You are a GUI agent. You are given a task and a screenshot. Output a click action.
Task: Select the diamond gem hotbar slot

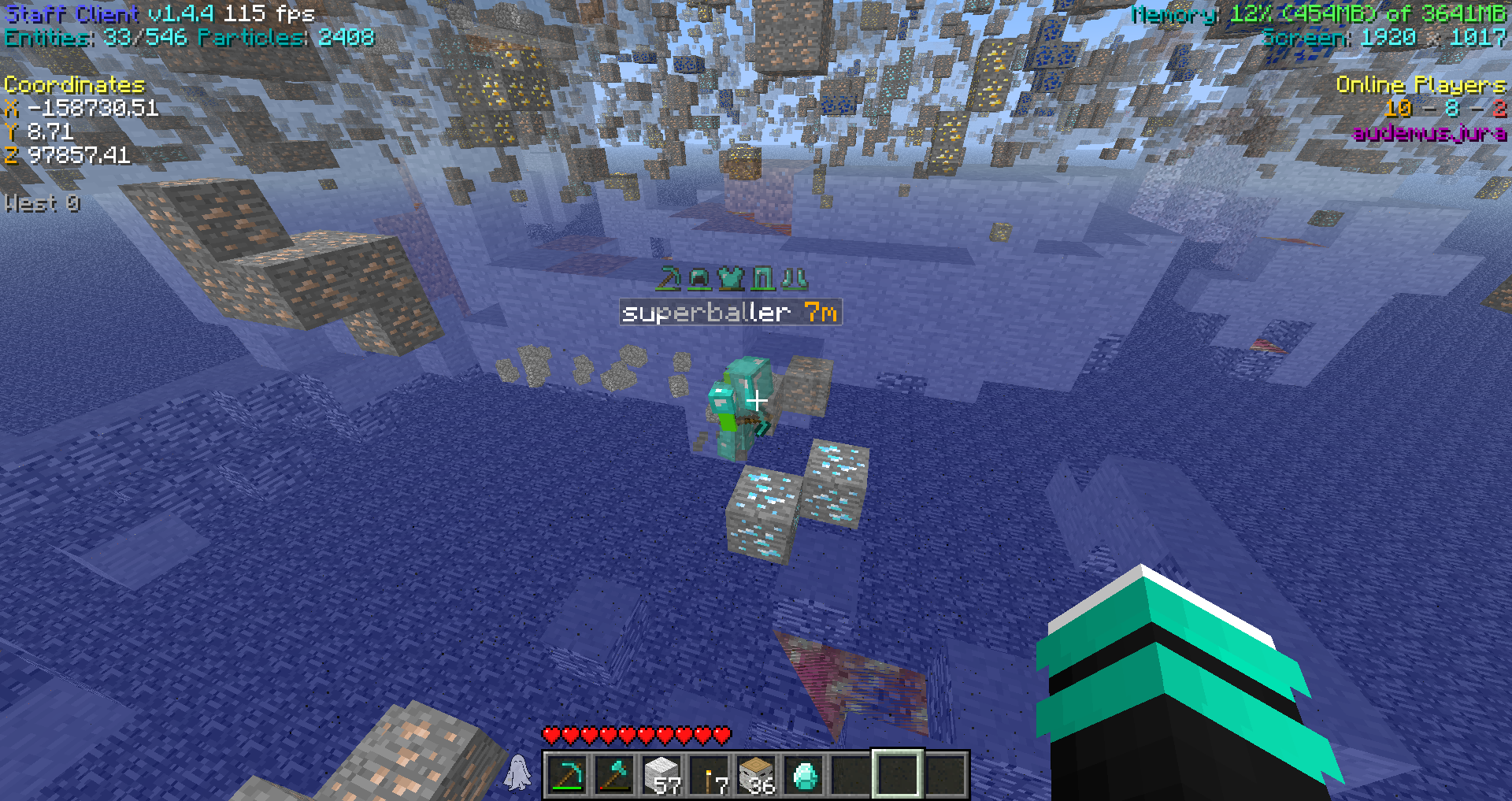coord(804,775)
